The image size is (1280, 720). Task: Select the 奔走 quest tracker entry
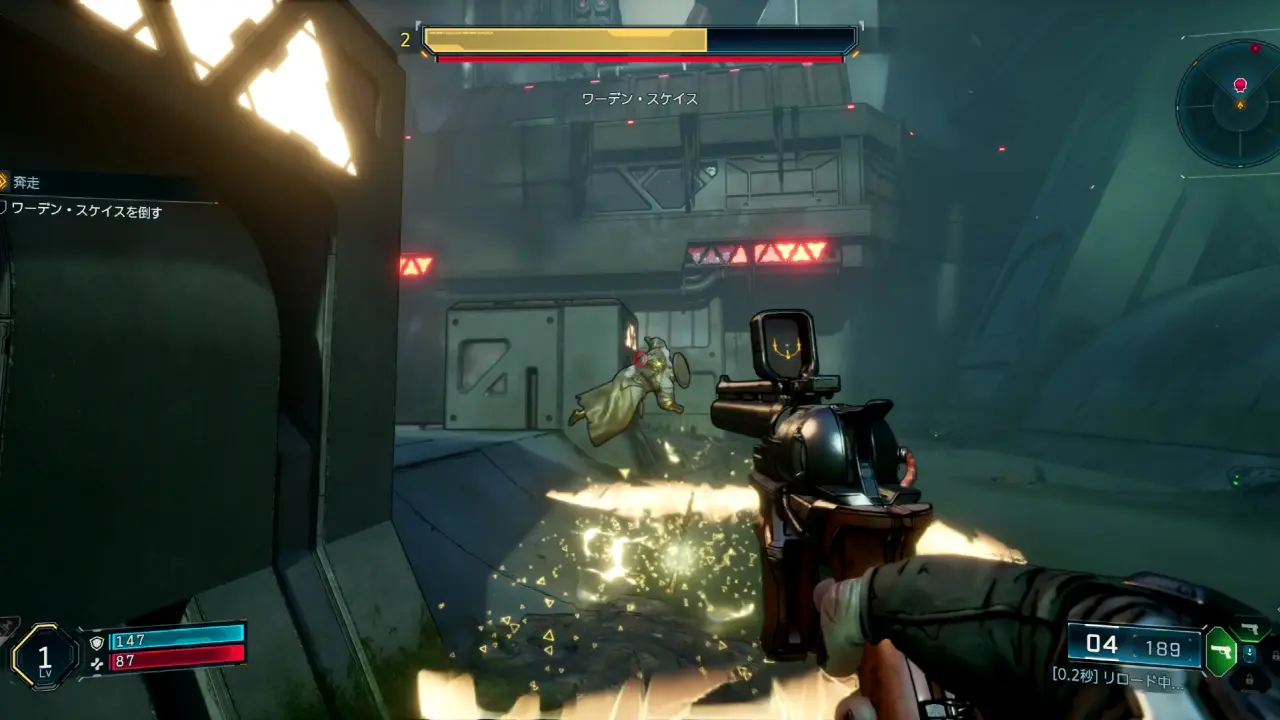click(x=25, y=182)
